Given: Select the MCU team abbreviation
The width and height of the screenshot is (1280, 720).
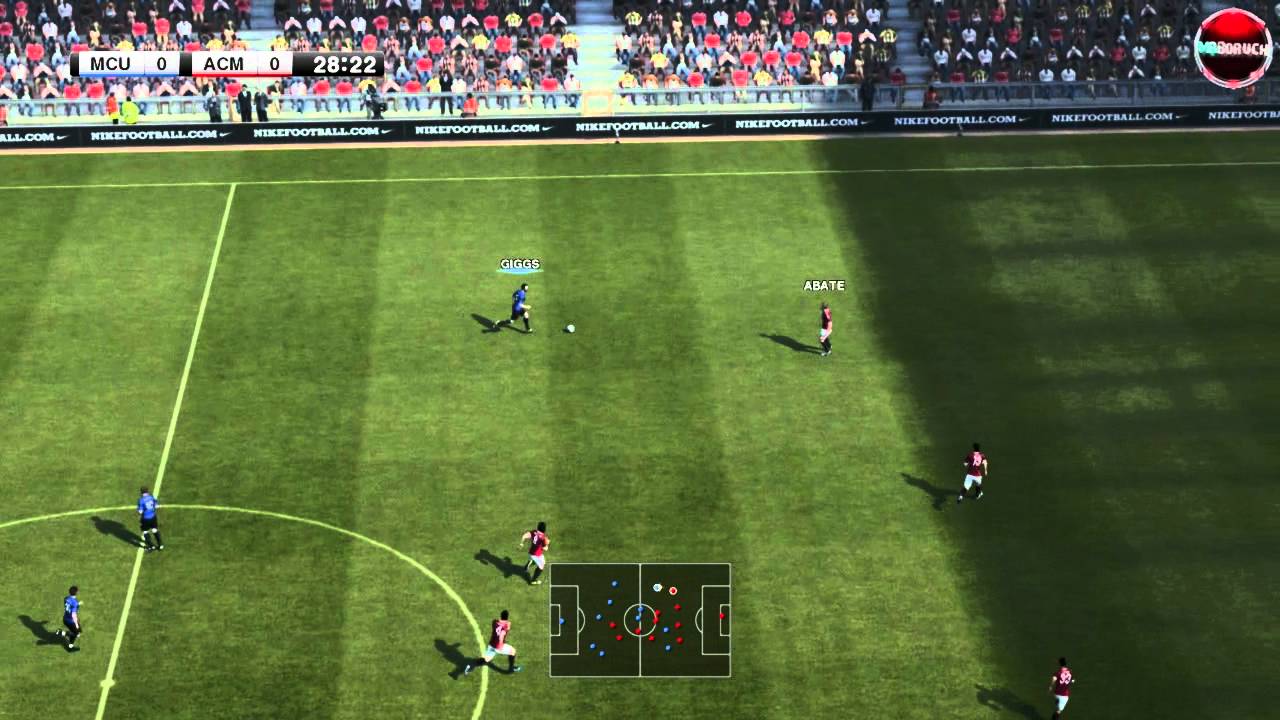Looking at the screenshot, I should (x=112, y=63).
